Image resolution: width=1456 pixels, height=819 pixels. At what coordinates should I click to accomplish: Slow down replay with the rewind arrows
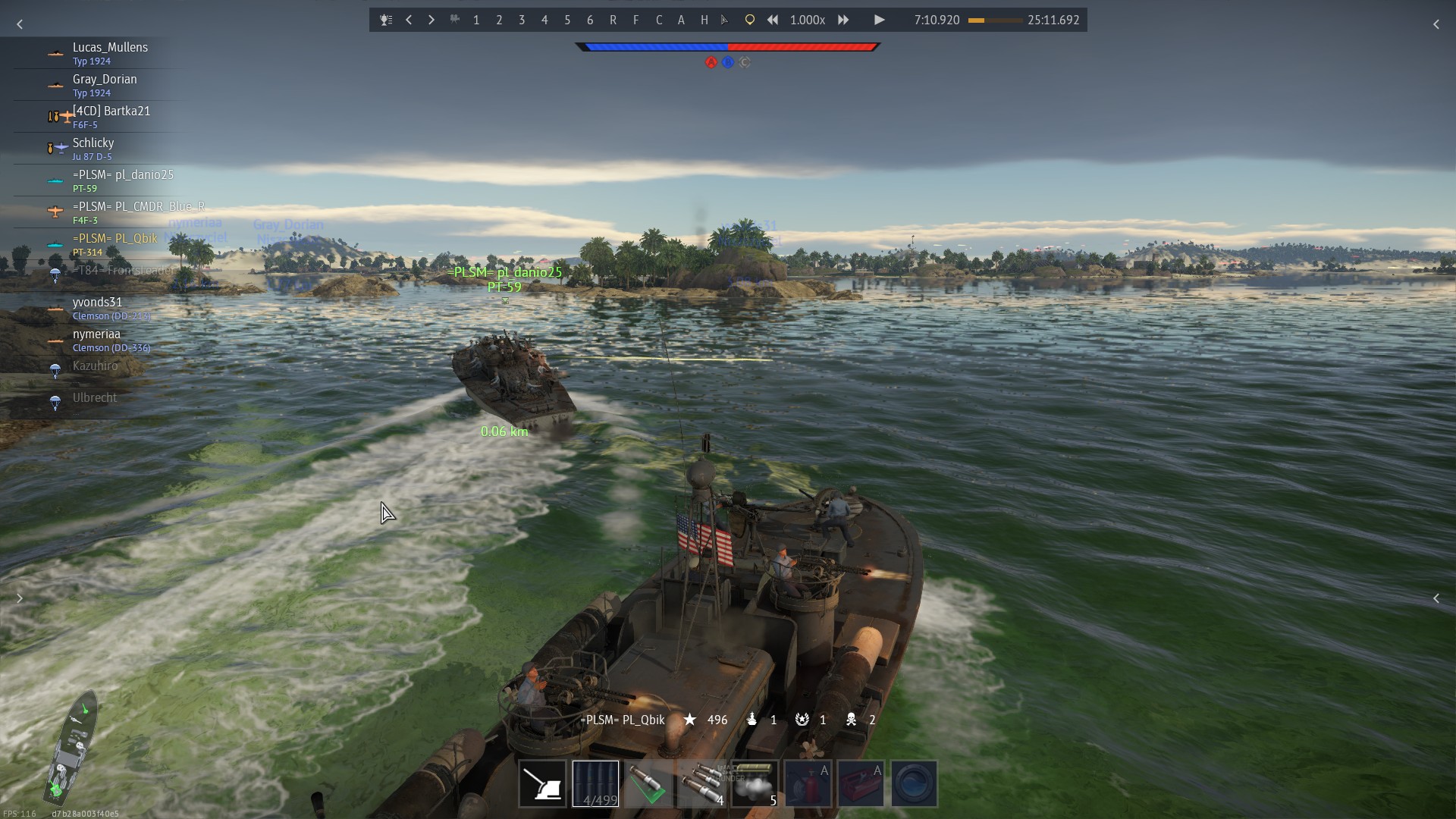pos(772,20)
